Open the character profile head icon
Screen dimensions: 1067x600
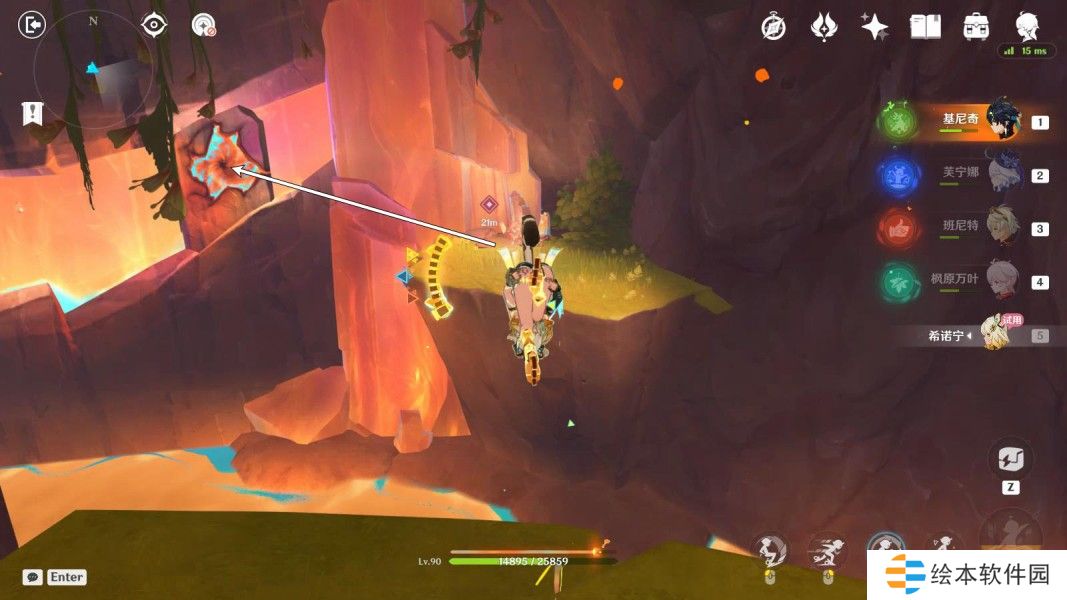tap(1026, 26)
